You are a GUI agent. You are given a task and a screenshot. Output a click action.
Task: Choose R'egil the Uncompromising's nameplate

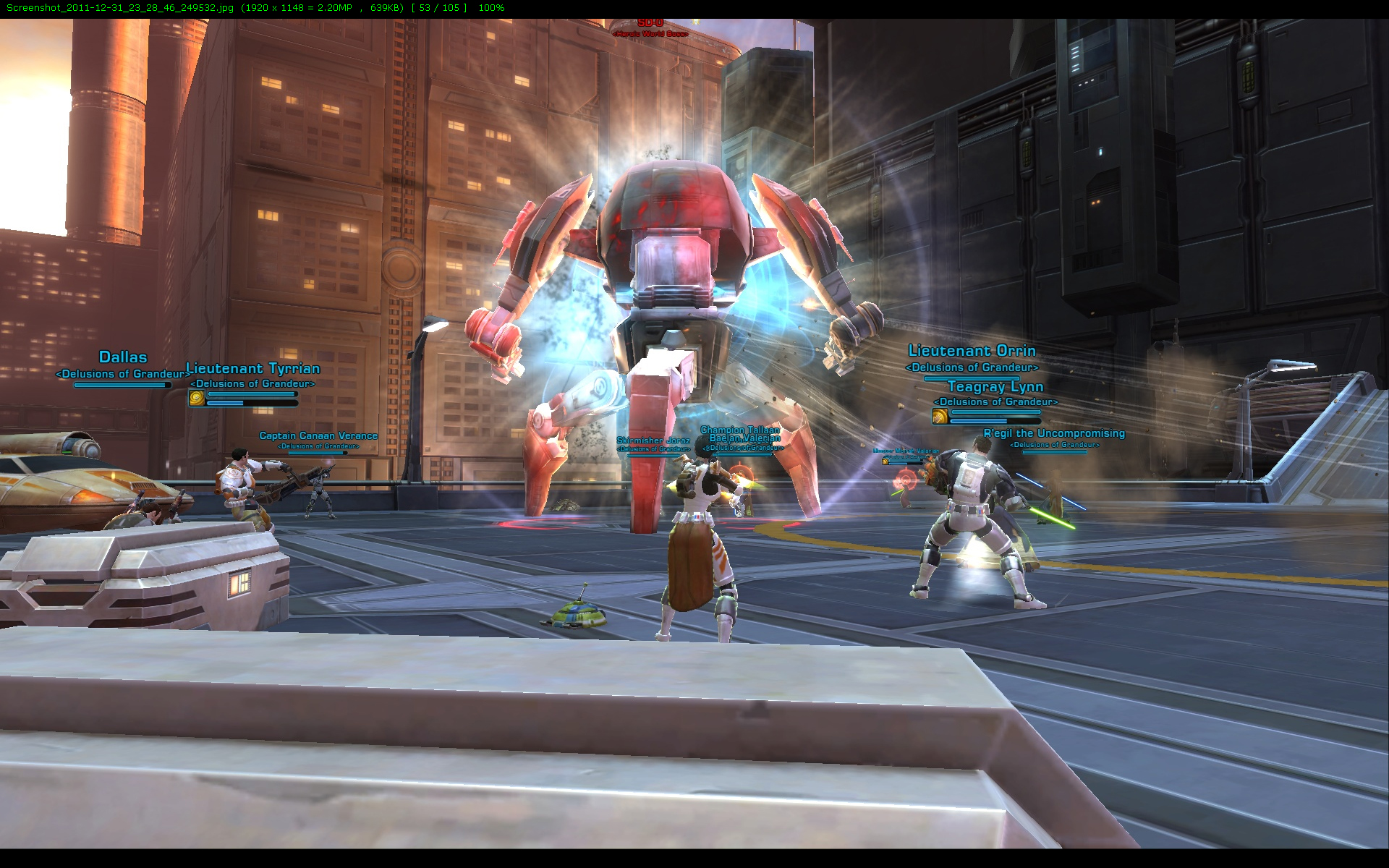pos(1054,433)
